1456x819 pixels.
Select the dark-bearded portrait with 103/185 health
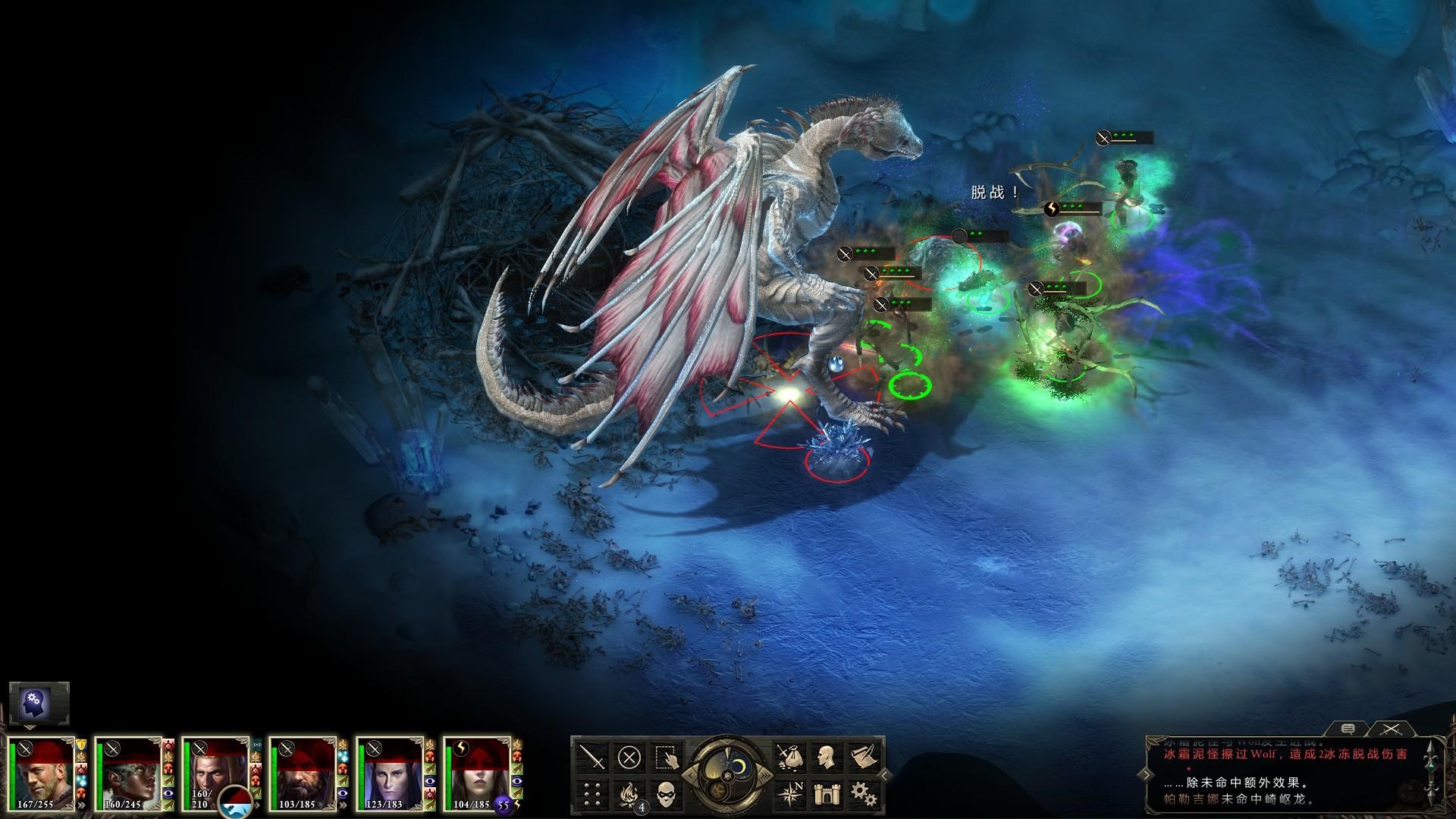tap(303, 773)
